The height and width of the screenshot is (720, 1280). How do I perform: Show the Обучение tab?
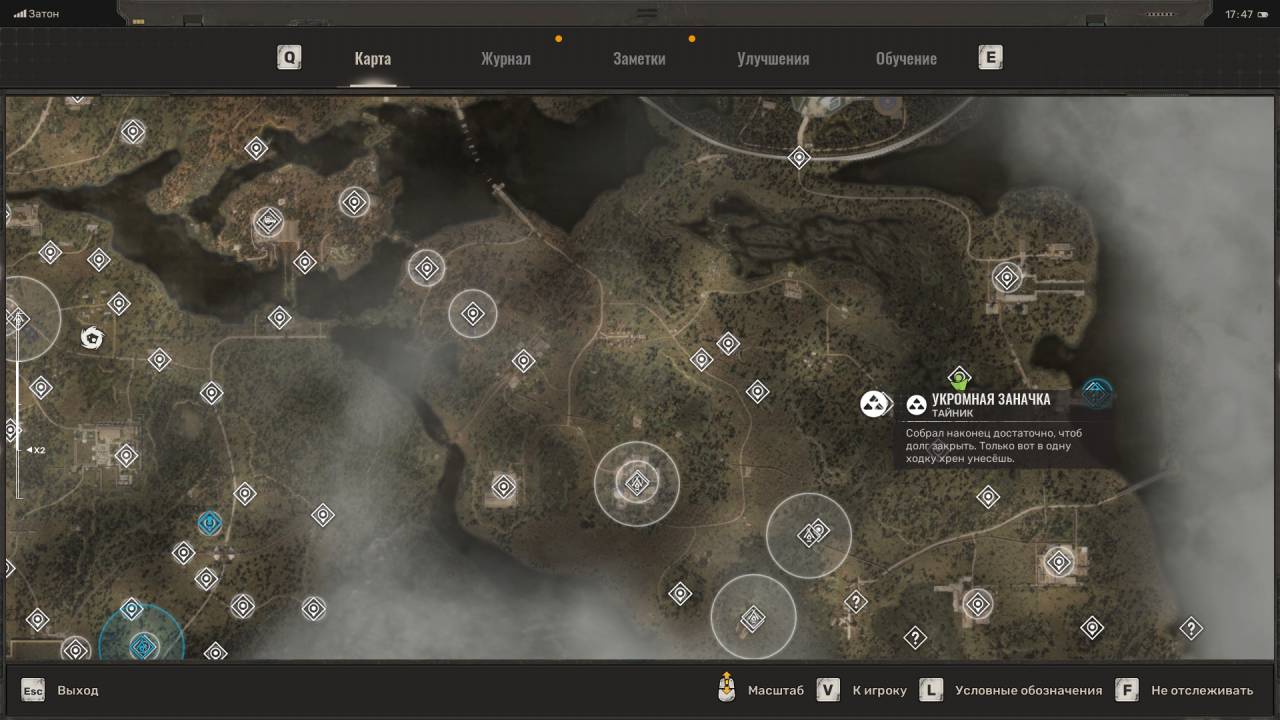pyautogui.click(x=906, y=59)
